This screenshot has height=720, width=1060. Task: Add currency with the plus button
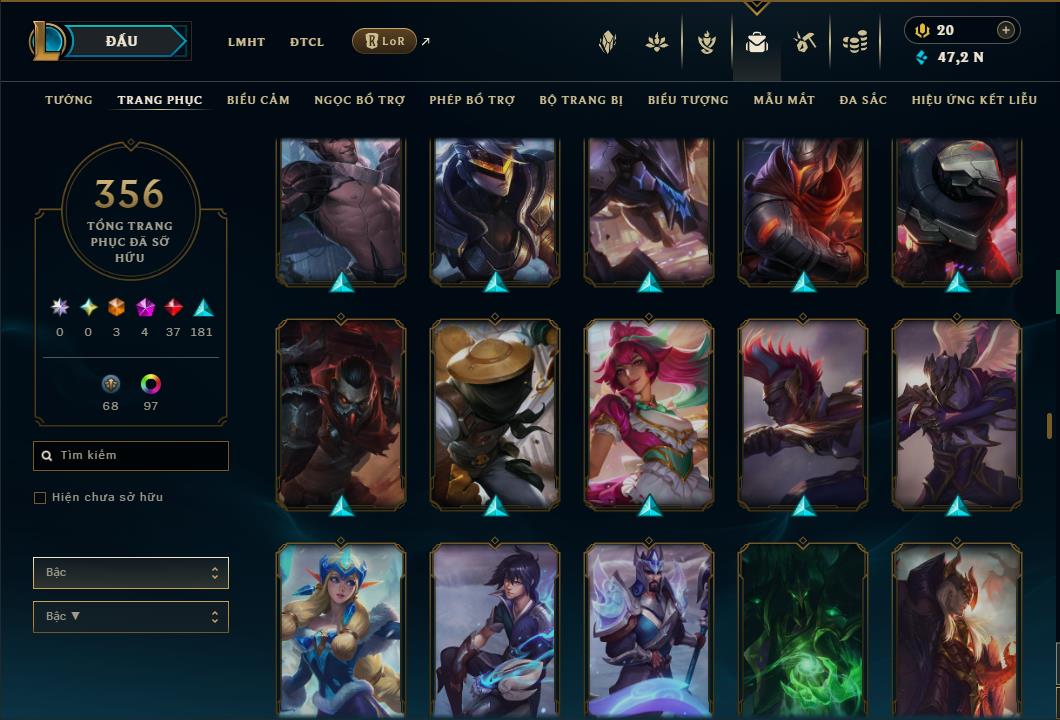coord(1006,30)
